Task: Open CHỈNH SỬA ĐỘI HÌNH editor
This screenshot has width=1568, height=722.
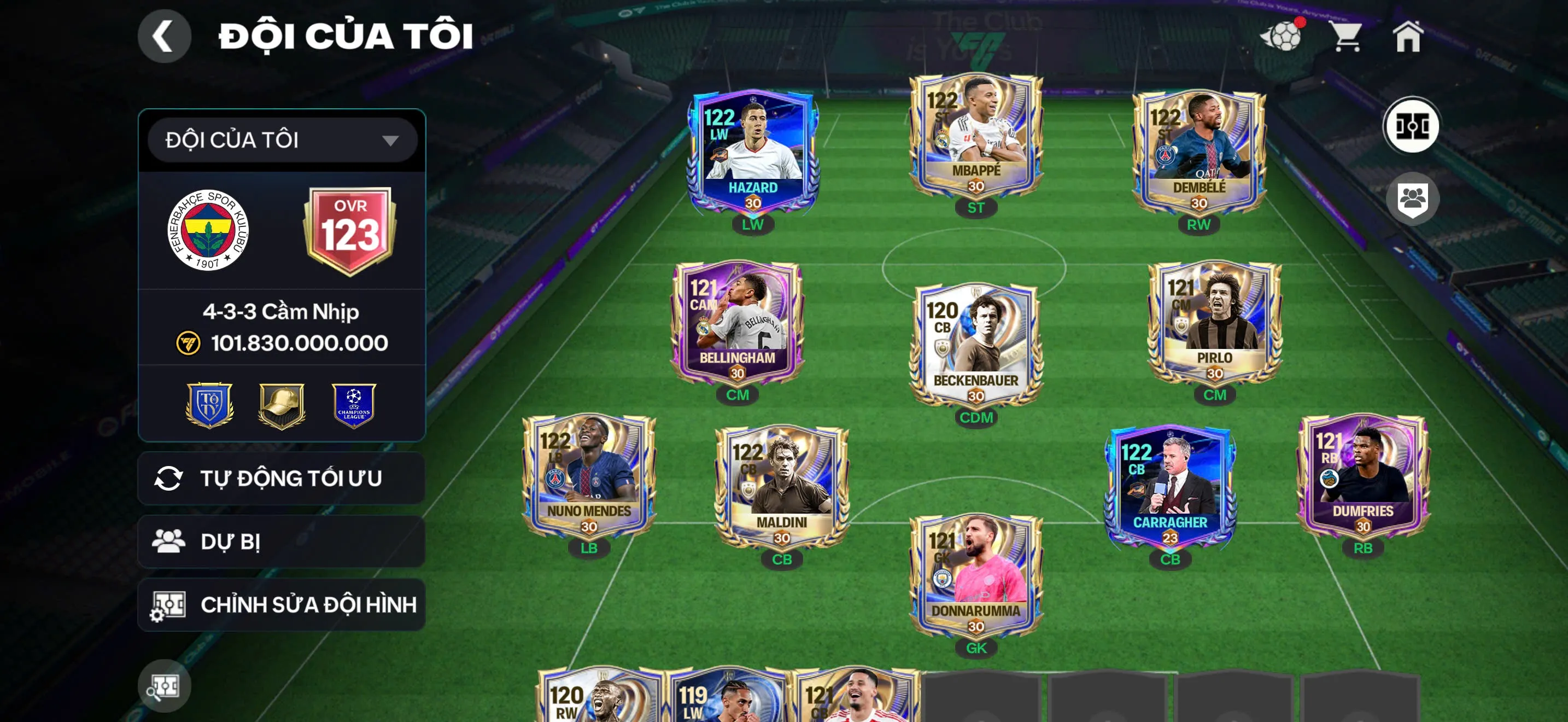Action: point(280,605)
